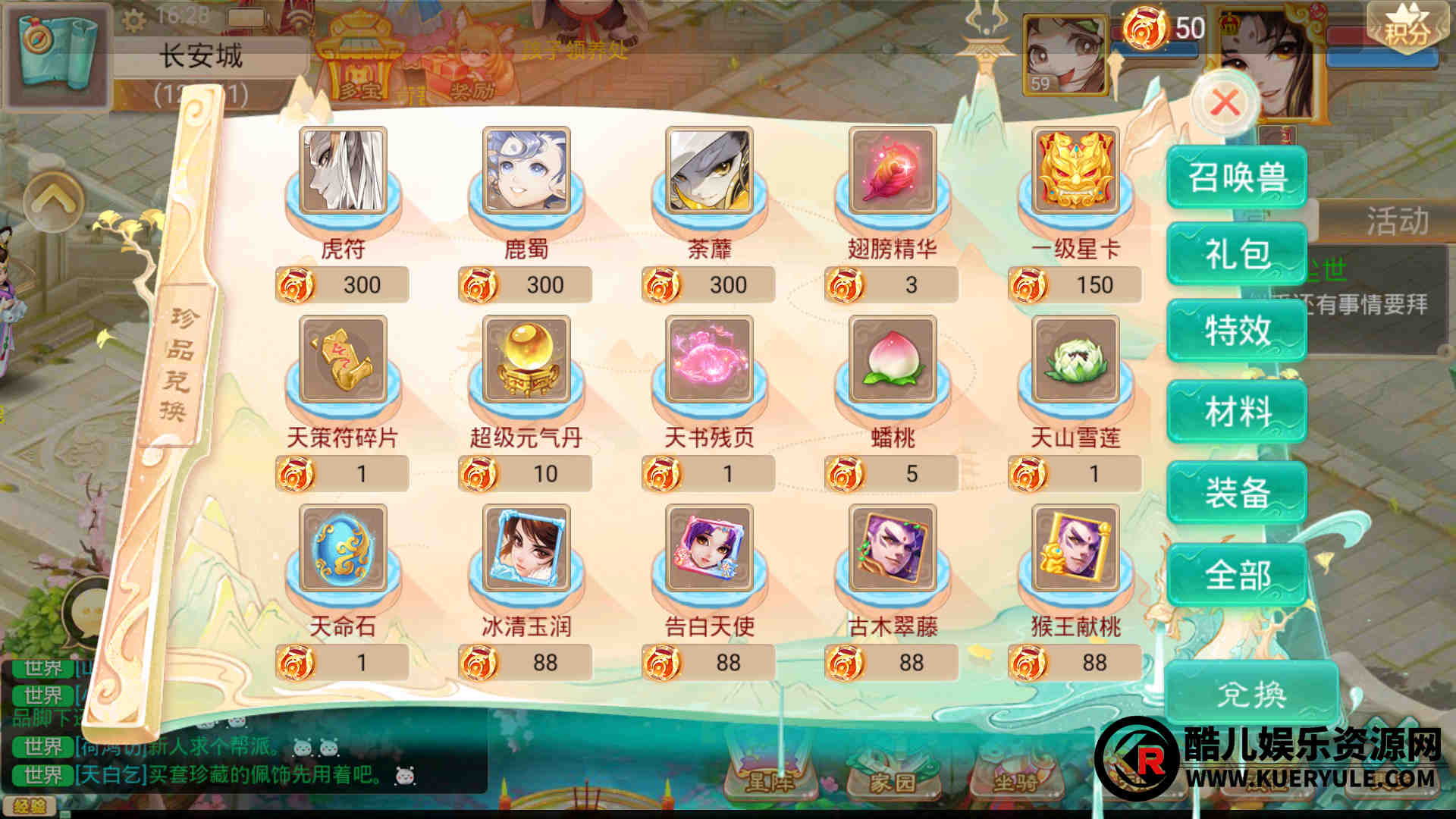This screenshot has width=1456, height=819.
Task: Select the 猴王献桃 card
Action: (1075, 548)
